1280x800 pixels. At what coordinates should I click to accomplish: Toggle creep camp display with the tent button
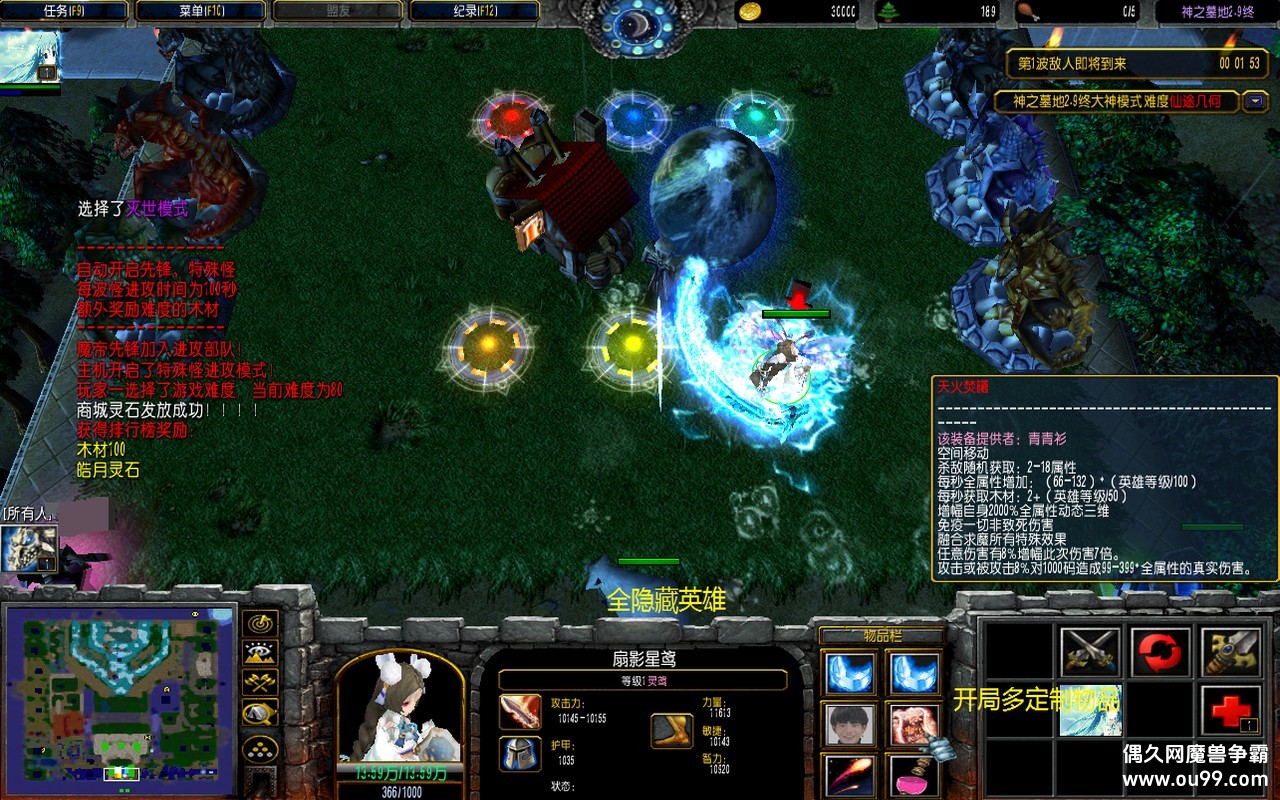tap(260, 714)
